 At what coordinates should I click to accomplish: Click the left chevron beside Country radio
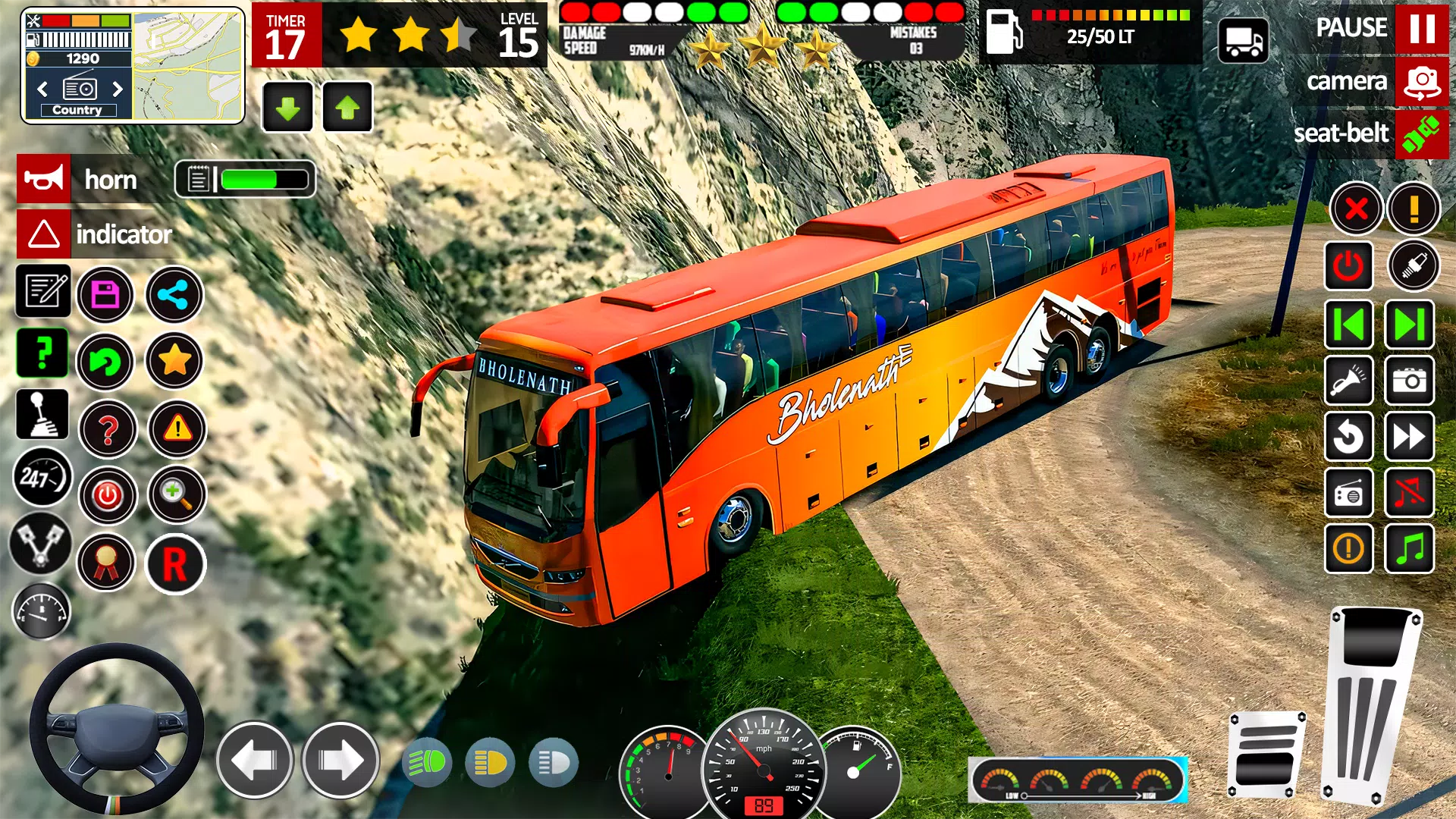(42, 89)
